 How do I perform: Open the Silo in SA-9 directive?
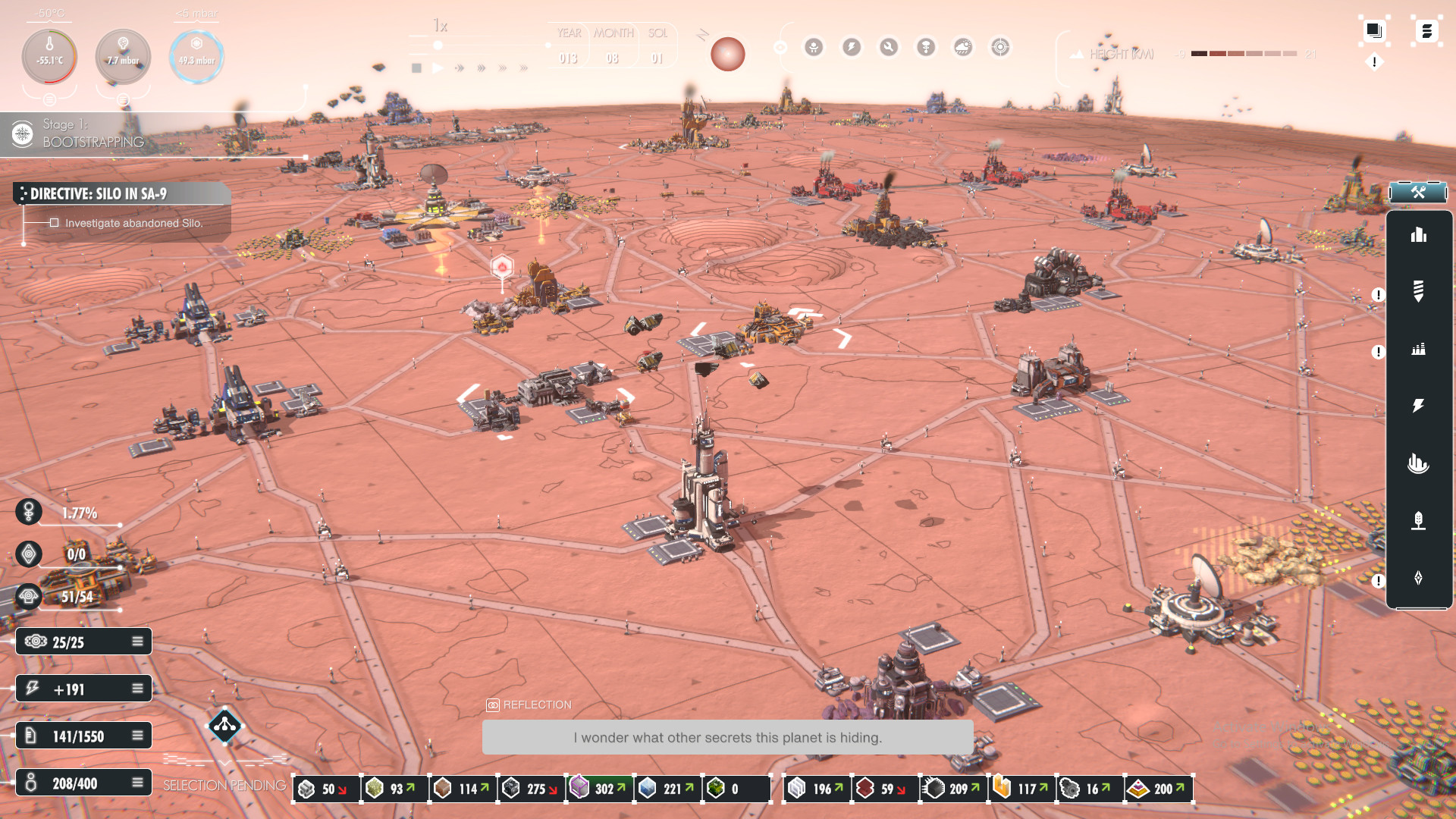pyautogui.click(x=121, y=194)
